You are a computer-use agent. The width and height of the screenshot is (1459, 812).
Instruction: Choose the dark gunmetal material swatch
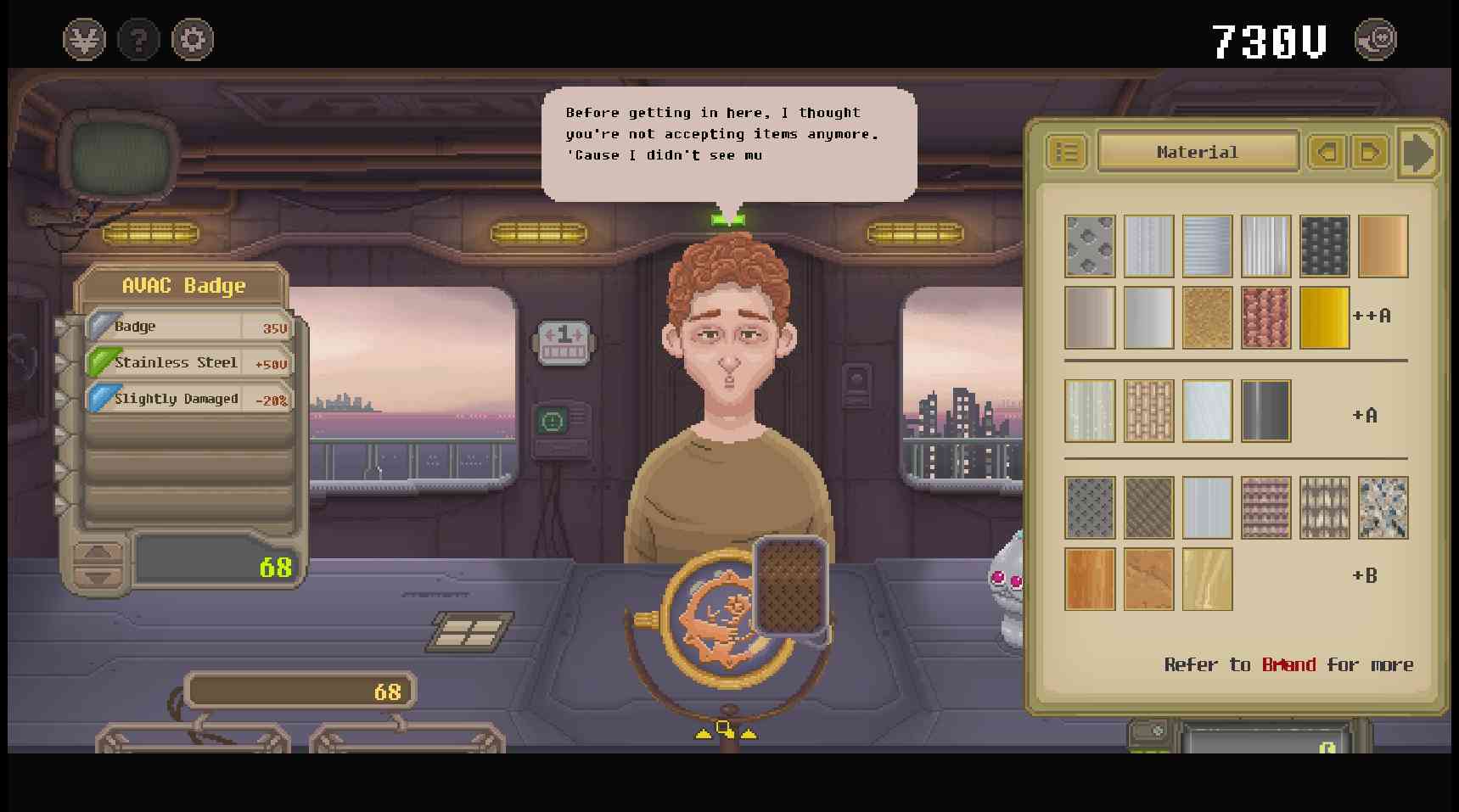pyautogui.click(x=1265, y=412)
